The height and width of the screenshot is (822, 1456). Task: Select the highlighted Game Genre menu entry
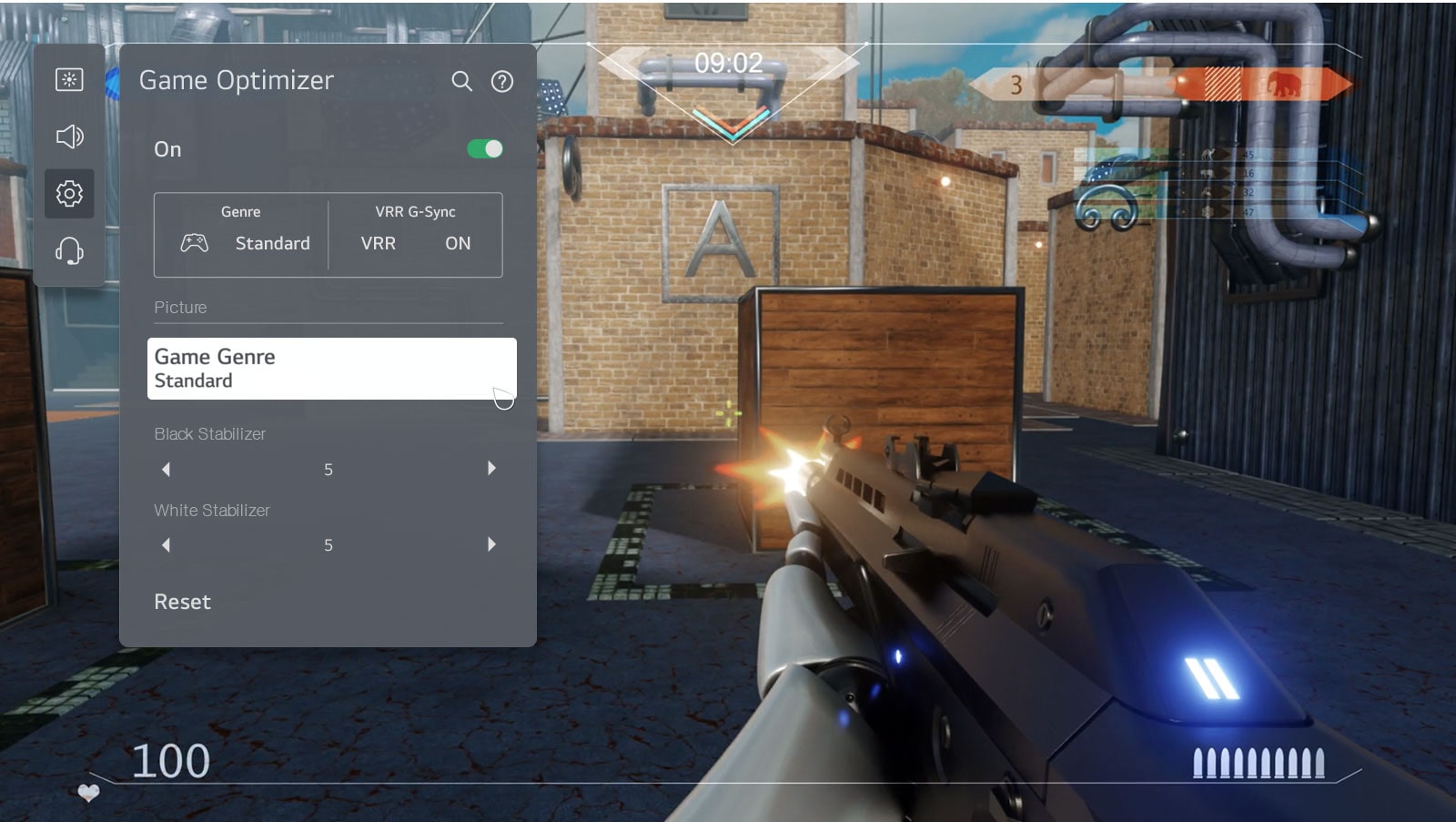coord(331,368)
